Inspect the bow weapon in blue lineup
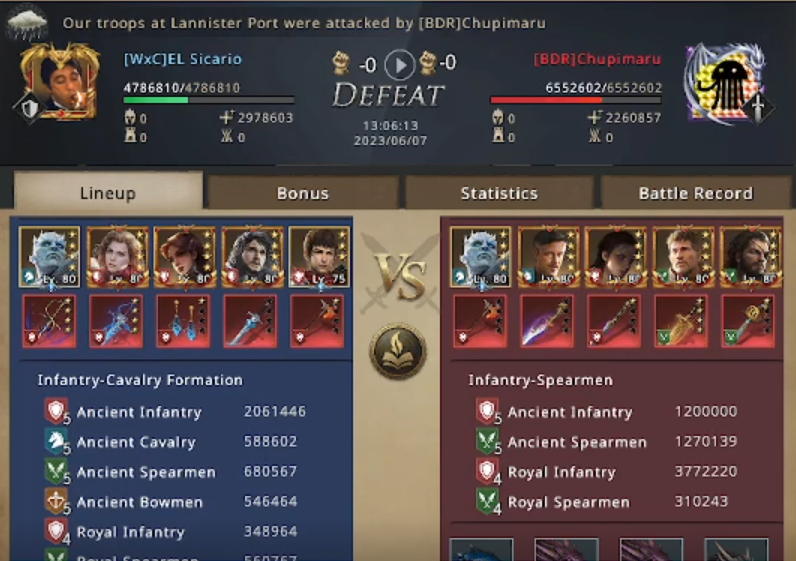 (49, 321)
